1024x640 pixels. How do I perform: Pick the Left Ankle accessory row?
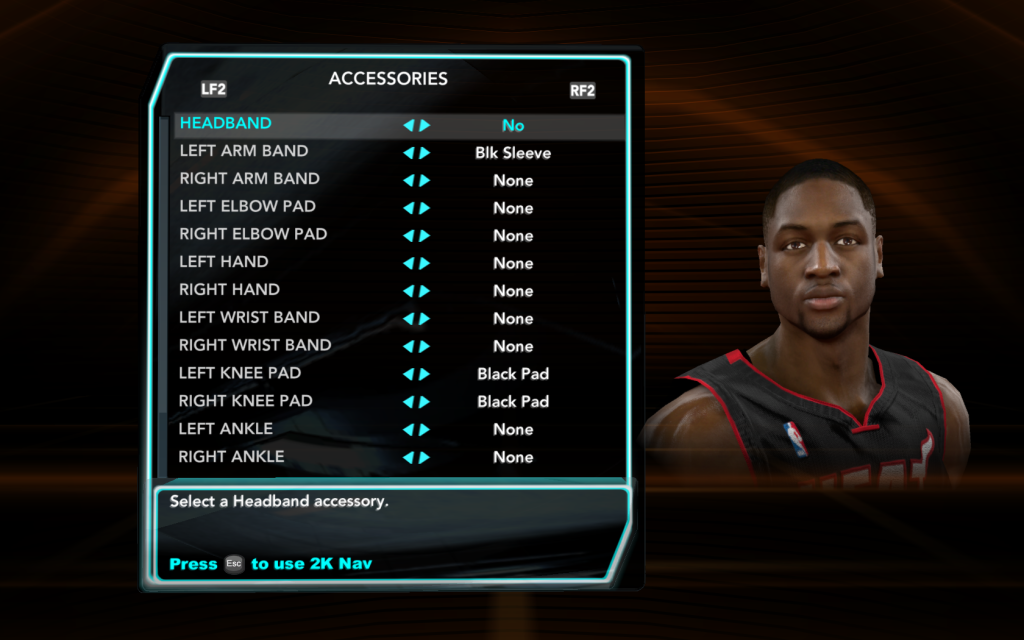[226, 429]
